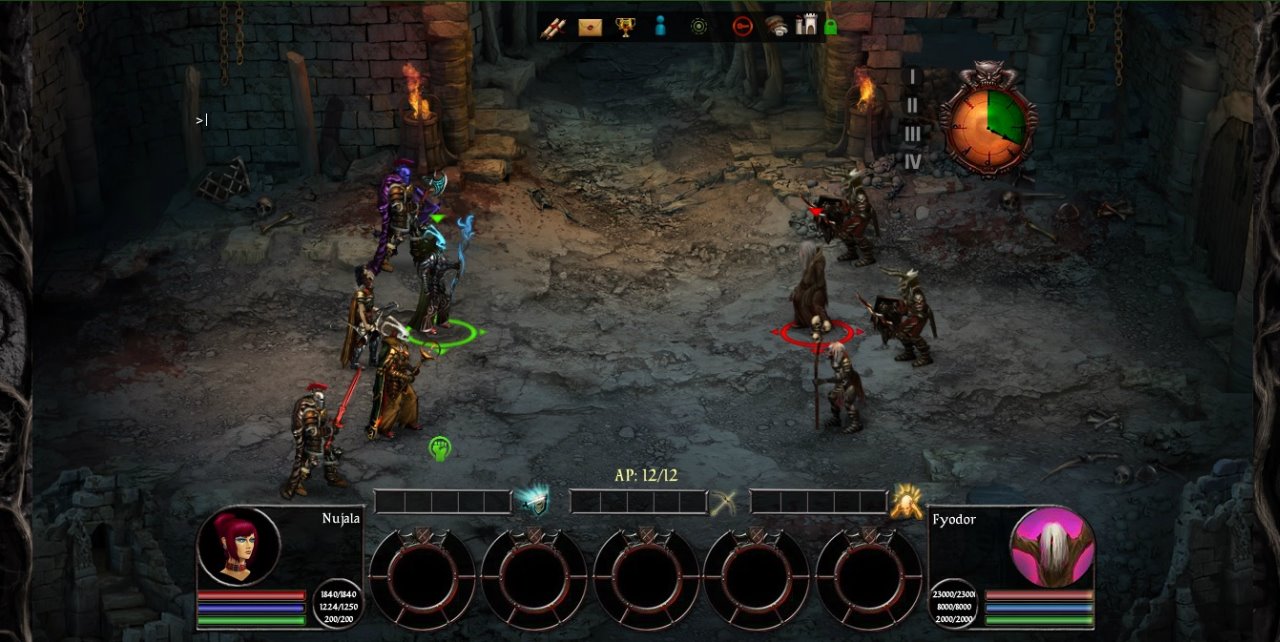
Task: Select the roman numeral II button
Action: [x=912, y=105]
